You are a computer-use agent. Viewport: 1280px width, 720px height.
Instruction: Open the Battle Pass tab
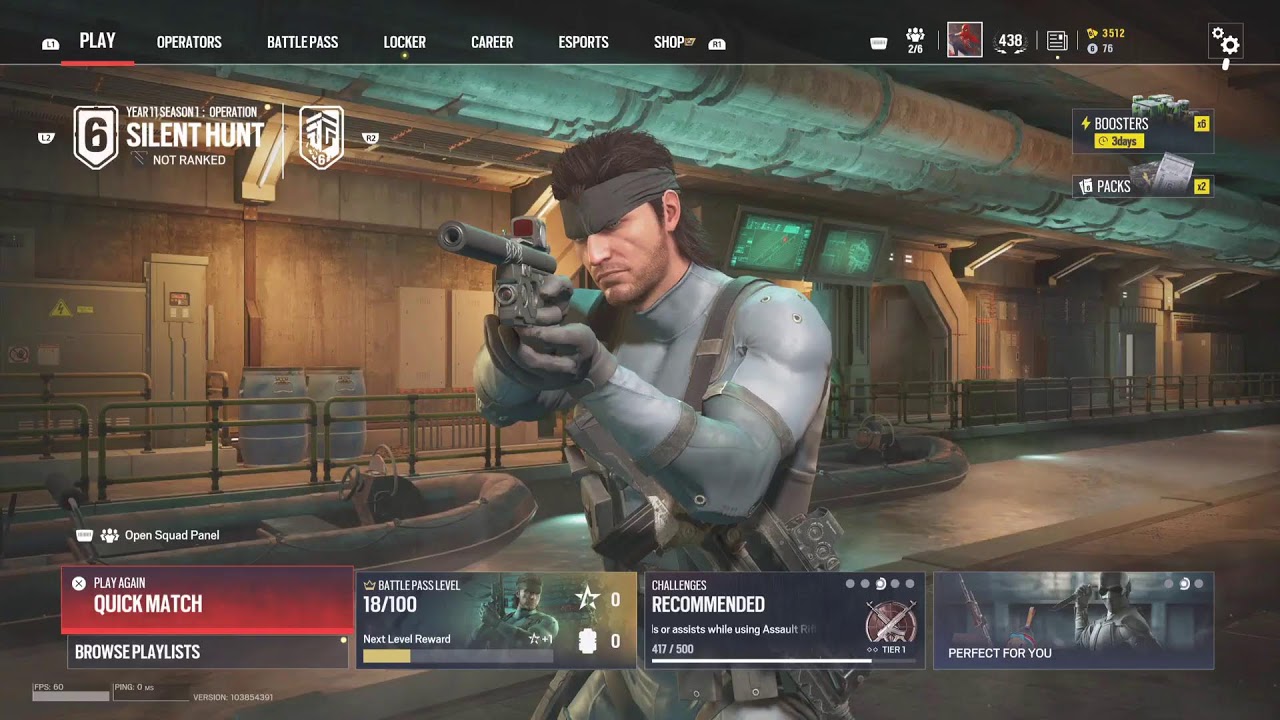coord(302,42)
